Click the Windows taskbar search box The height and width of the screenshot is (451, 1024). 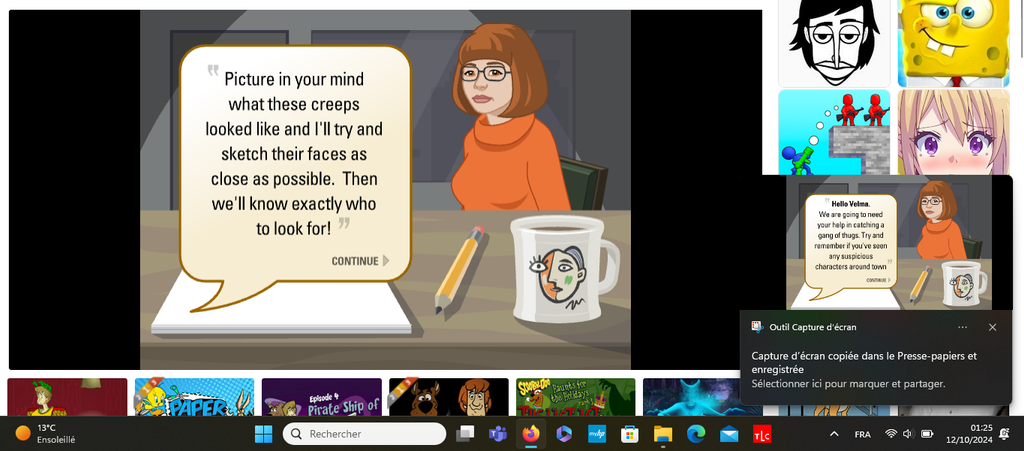coord(364,434)
